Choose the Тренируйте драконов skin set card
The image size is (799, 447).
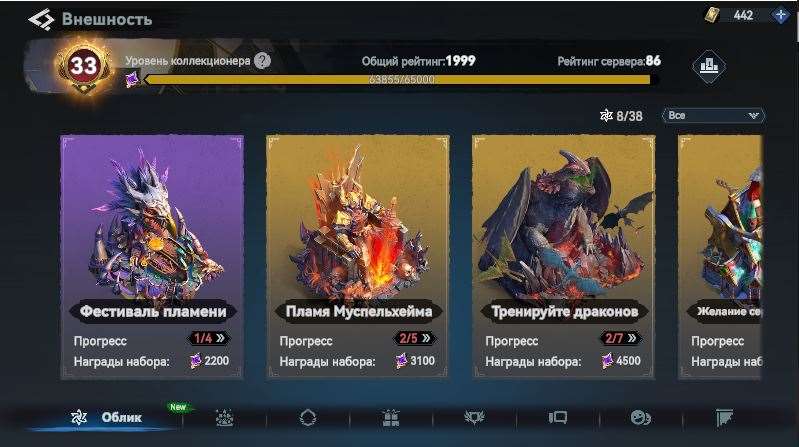563,256
